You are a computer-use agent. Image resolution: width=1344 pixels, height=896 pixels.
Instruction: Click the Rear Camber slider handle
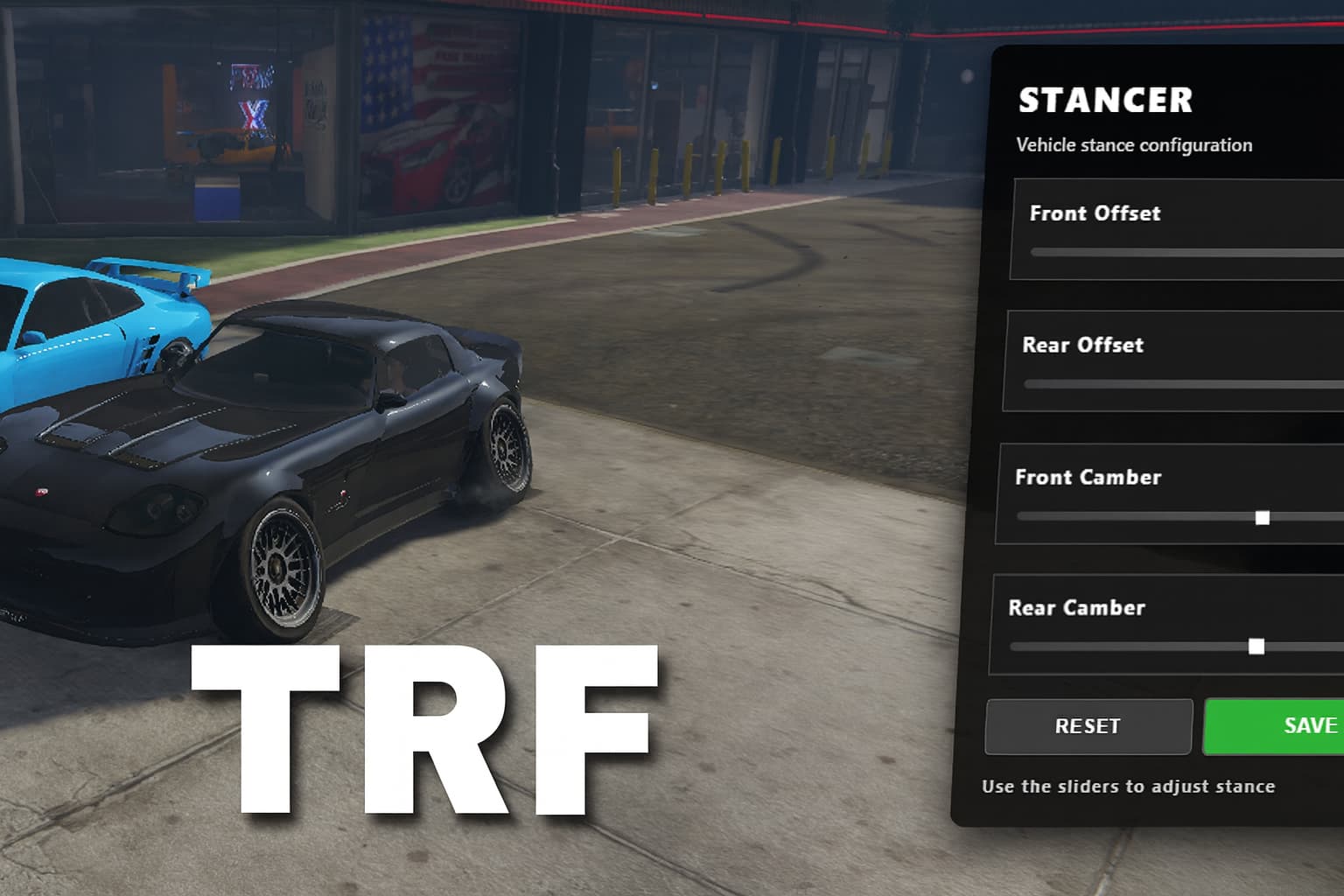1257,647
